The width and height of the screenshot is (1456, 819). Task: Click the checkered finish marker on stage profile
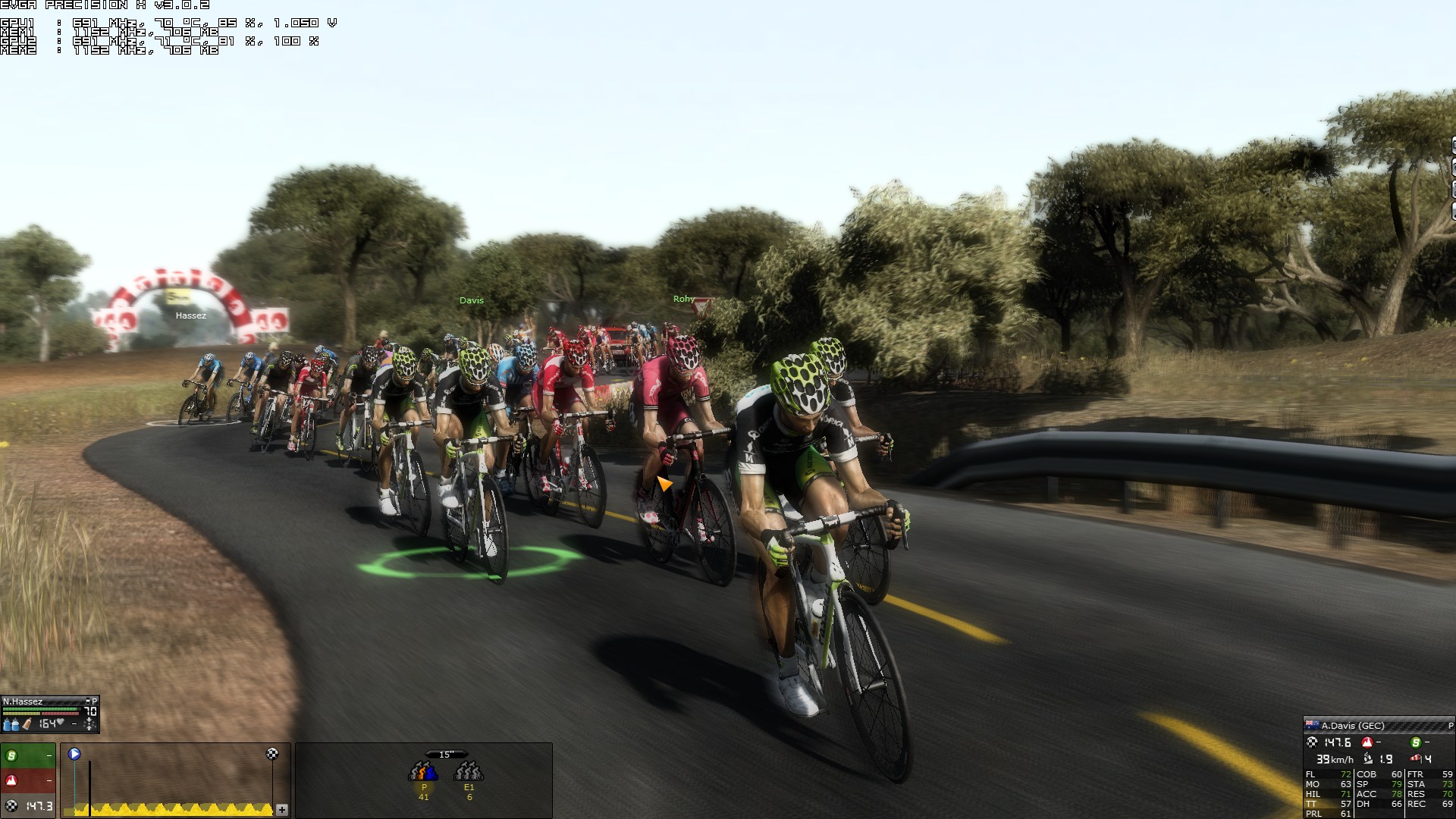pos(272,754)
